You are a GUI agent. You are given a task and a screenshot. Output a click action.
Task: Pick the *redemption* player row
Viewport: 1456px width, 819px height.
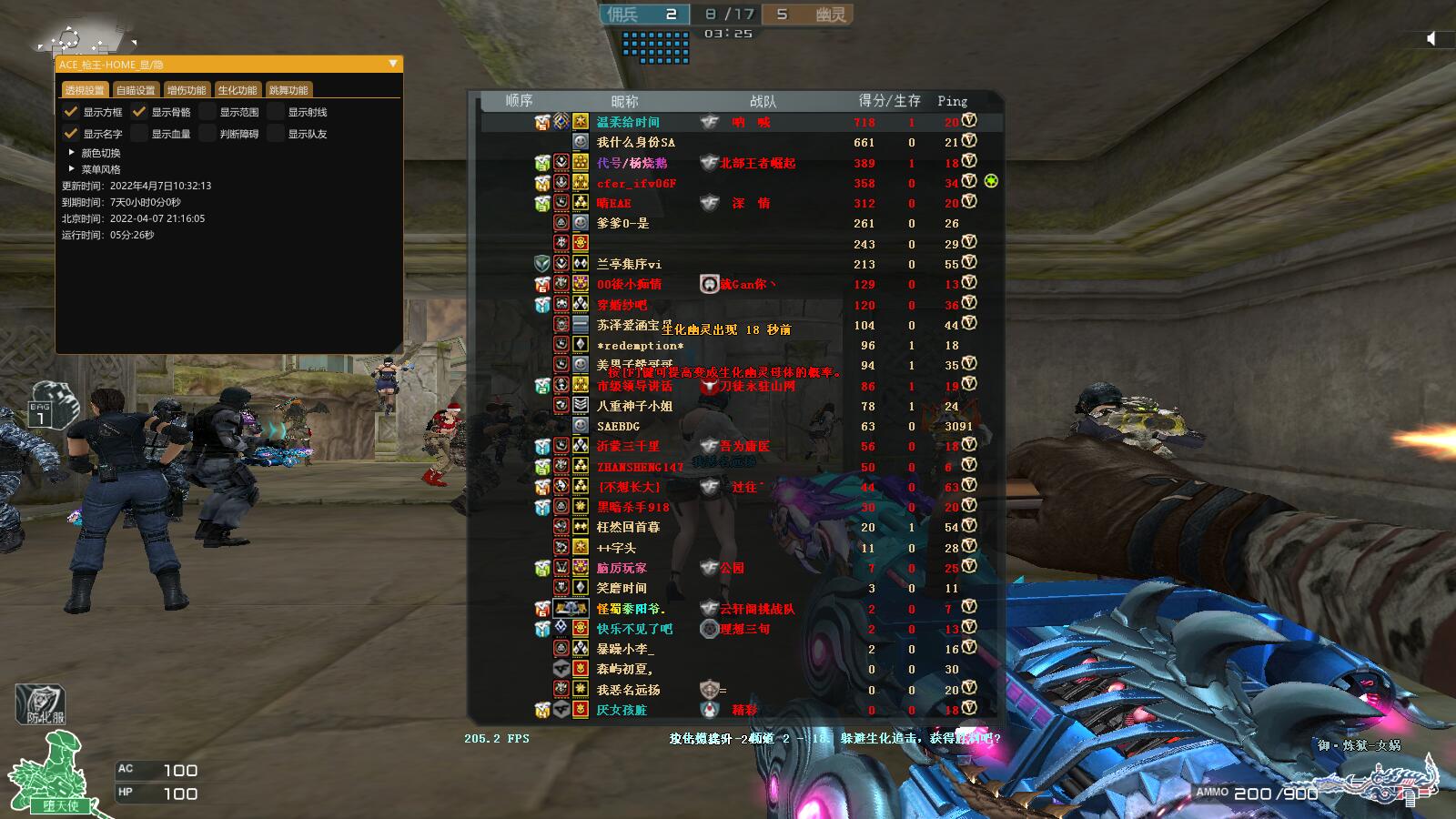(640, 346)
